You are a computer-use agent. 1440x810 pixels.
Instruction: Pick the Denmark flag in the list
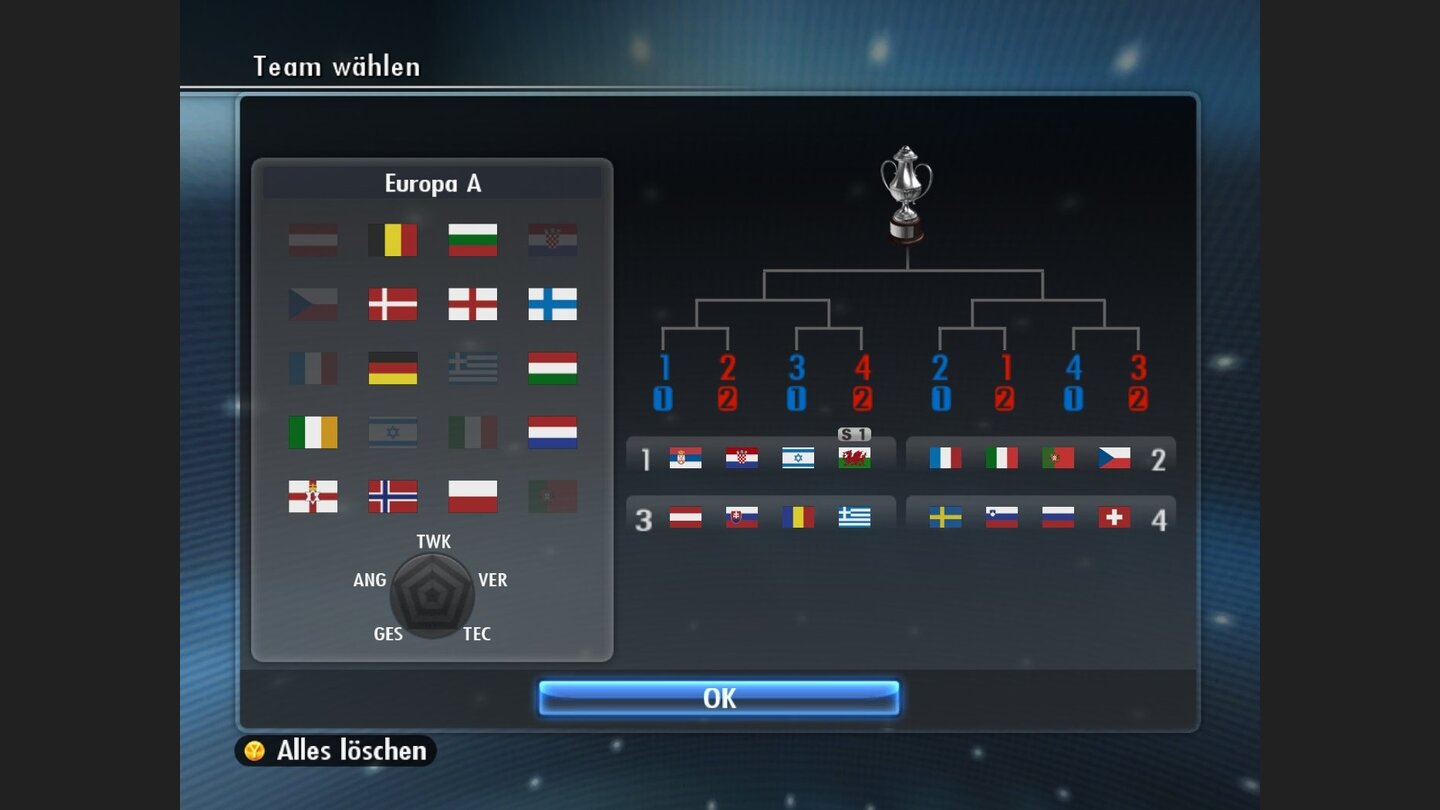393,305
